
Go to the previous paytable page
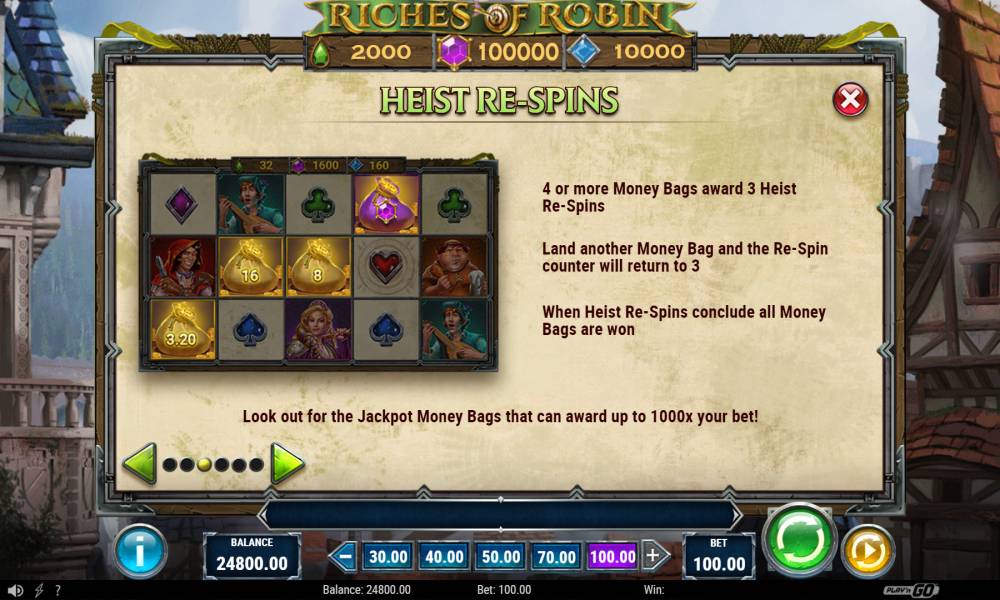coord(139,464)
